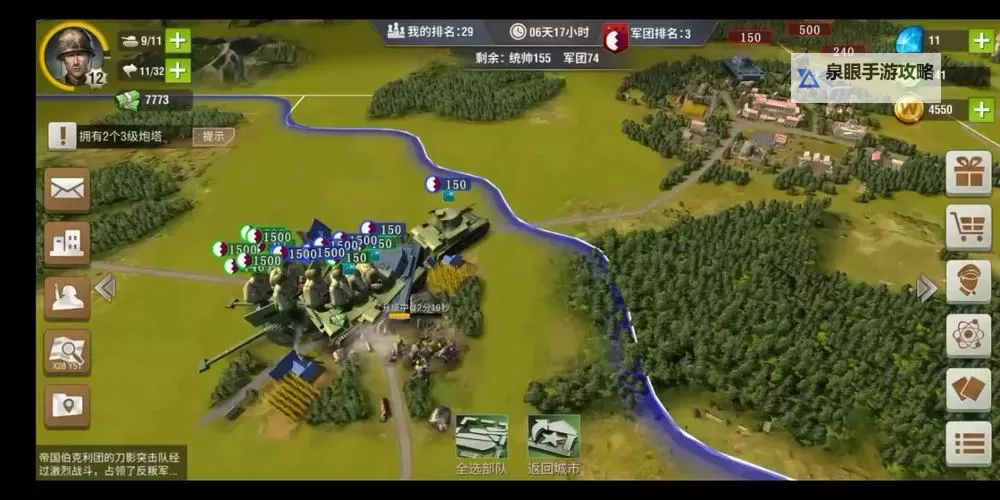Open the exclamation mark task notice
The width and height of the screenshot is (1000, 500).
pos(63,136)
